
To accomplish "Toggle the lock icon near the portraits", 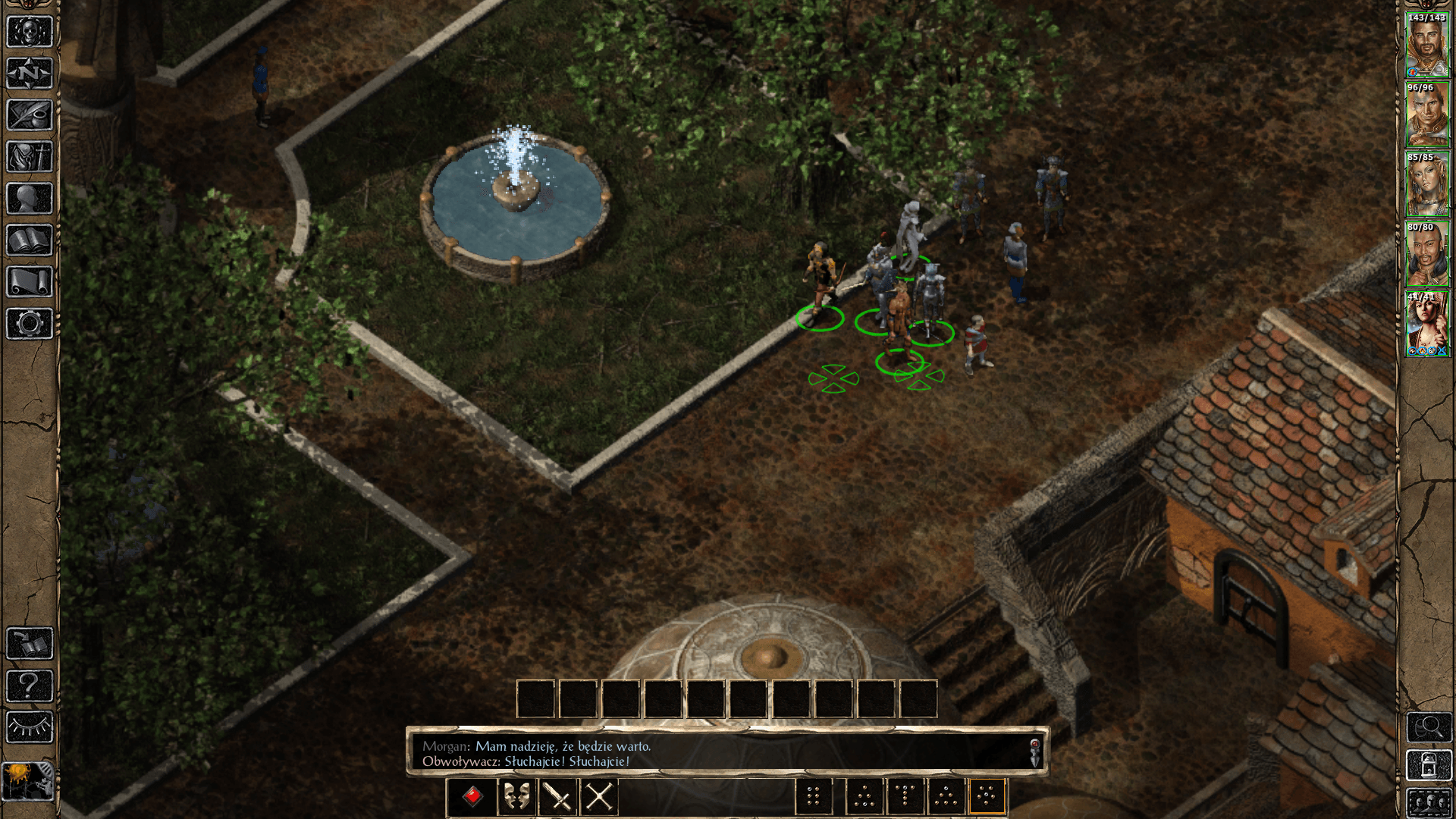I will point(1429,765).
